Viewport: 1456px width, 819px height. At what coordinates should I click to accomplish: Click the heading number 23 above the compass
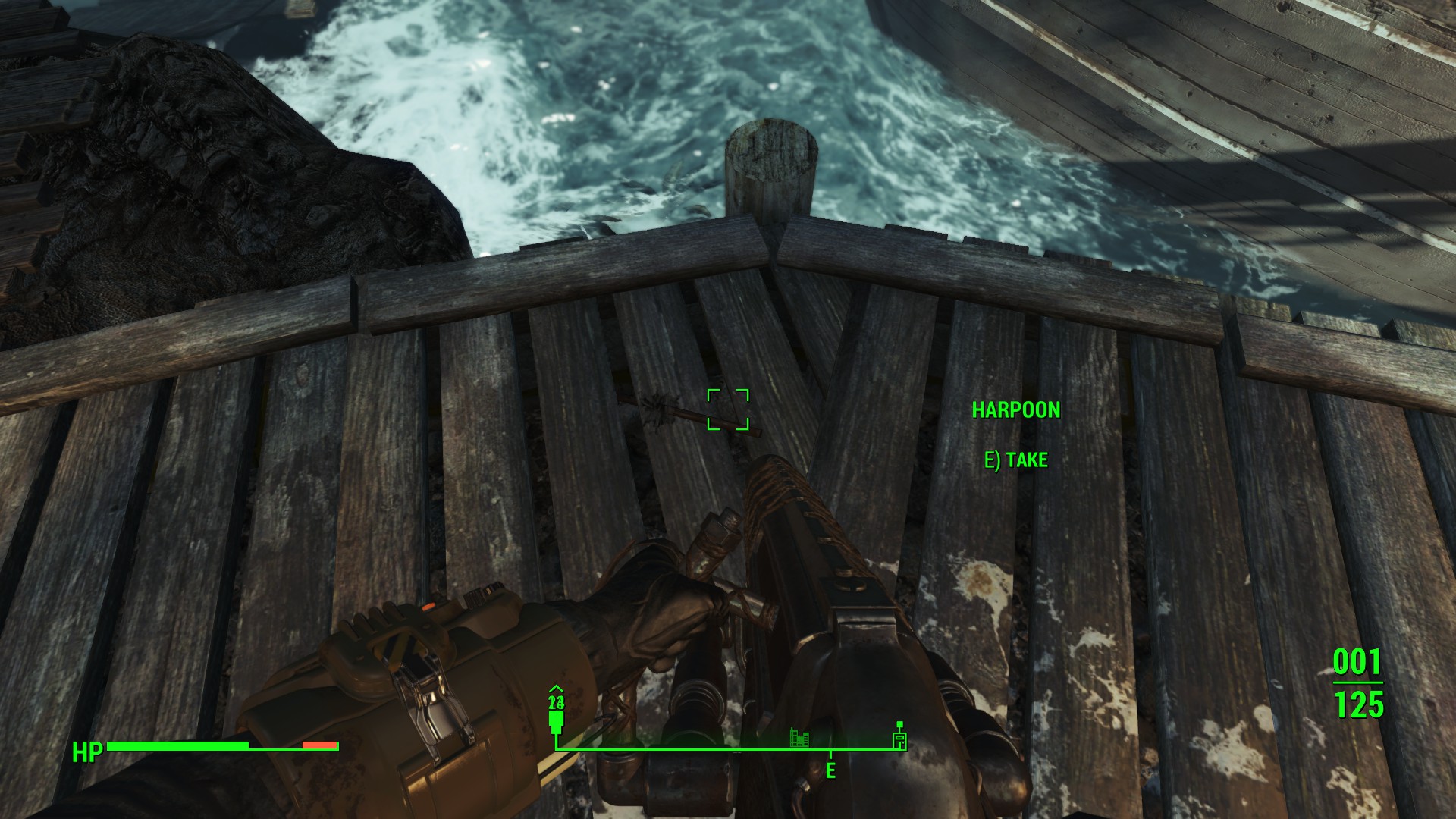click(556, 704)
